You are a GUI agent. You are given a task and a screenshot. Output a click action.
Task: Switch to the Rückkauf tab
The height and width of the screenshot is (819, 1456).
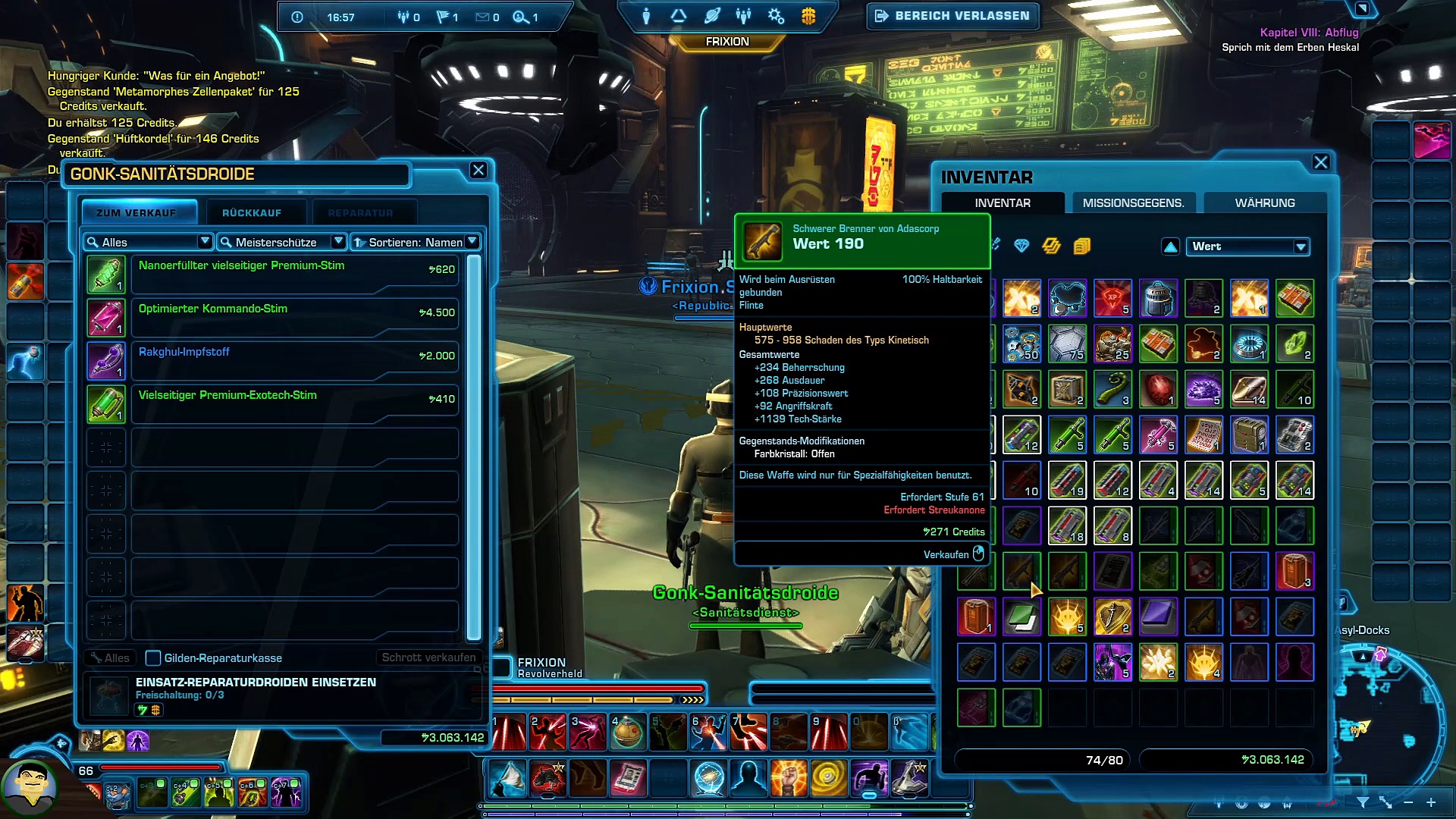(x=252, y=213)
